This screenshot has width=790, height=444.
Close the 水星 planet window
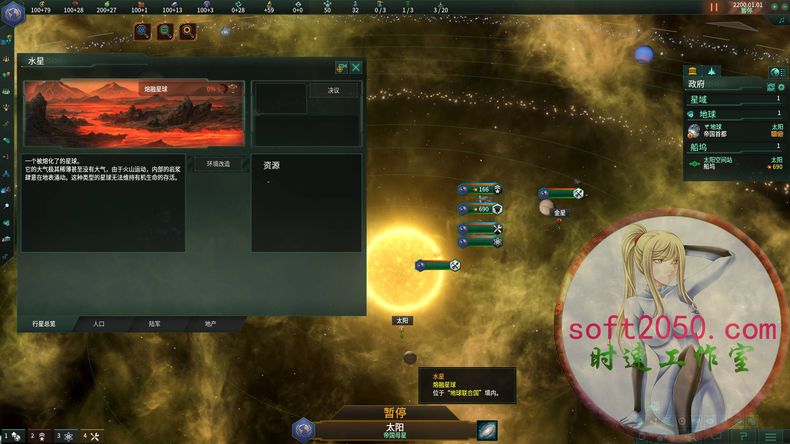[x=356, y=67]
